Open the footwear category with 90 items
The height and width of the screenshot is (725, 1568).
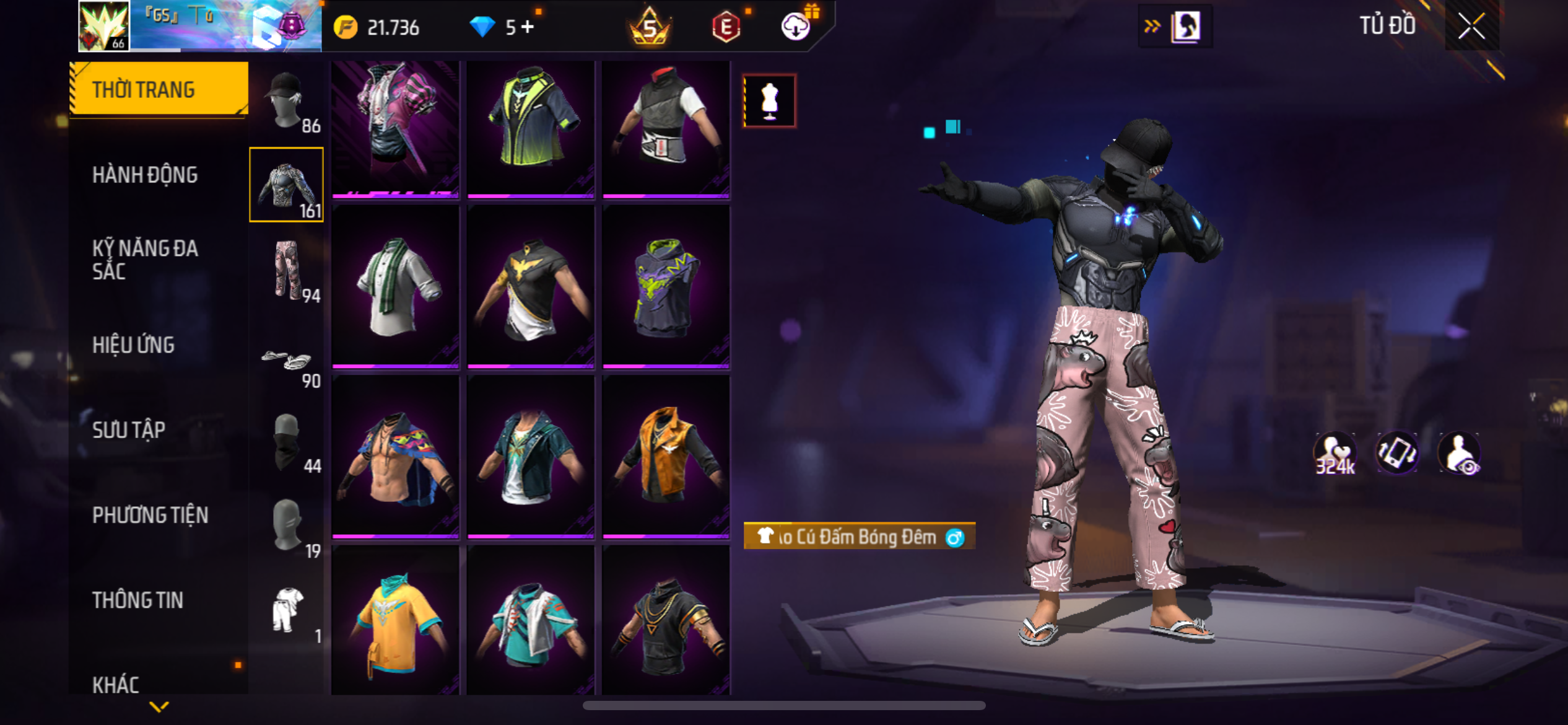[x=286, y=363]
